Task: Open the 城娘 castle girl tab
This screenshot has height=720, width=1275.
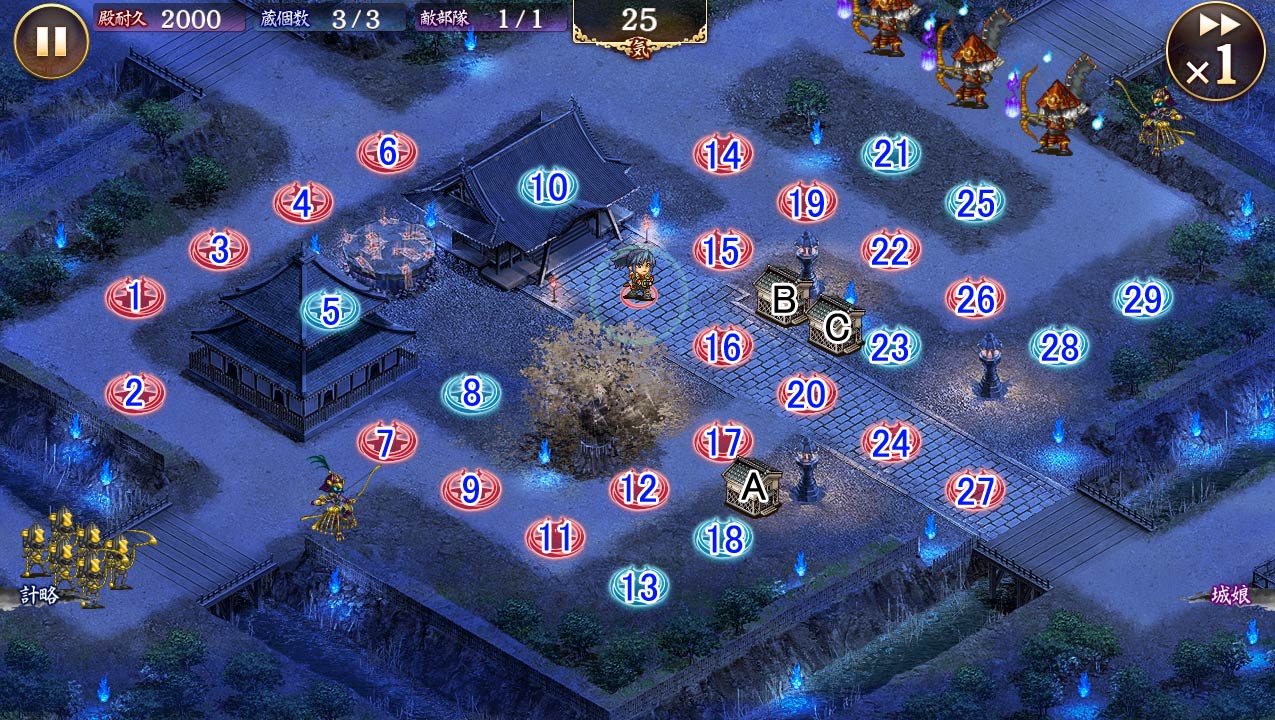Action: click(1231, 596)
